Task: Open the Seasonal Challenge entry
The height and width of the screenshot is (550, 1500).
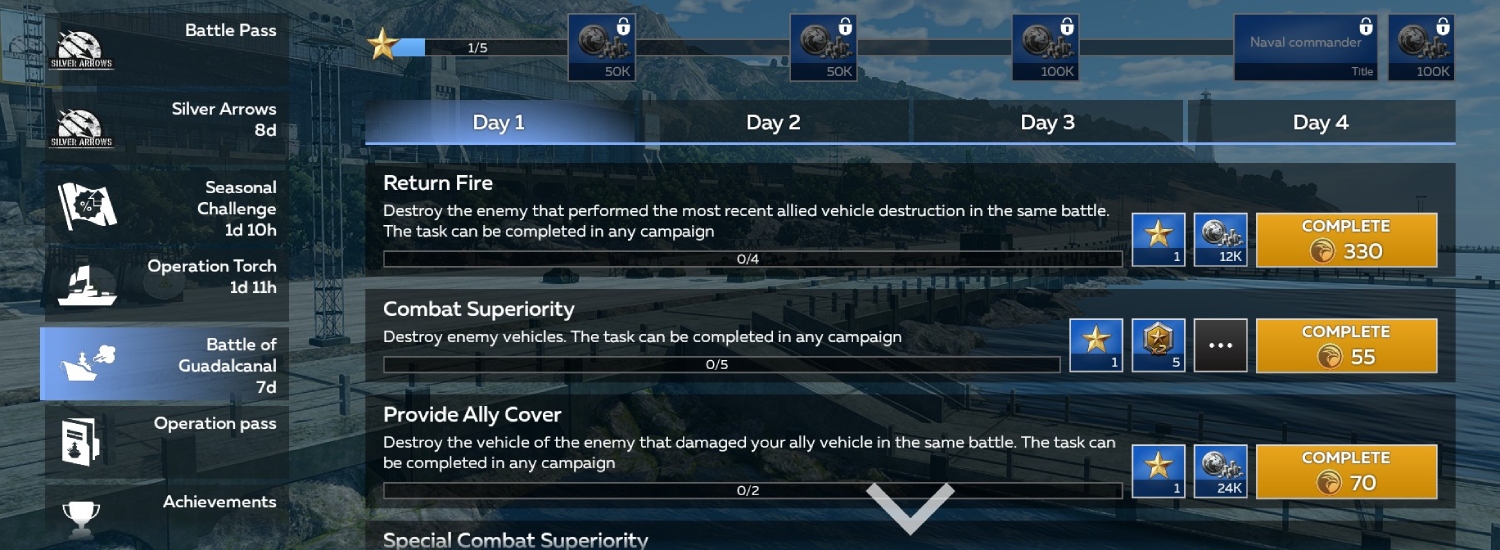Action: coord(165,207)
